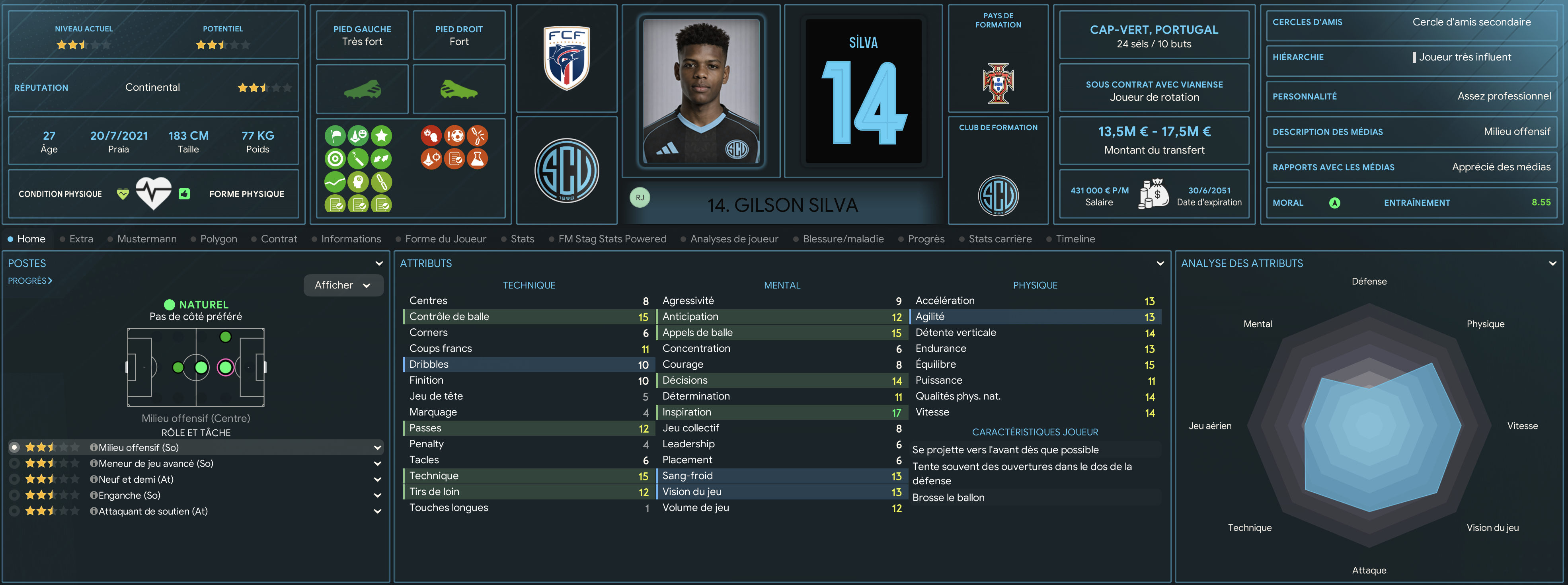The height and width of the screenshot is (585, 1568).
Task: Switch to the Extra tab
Action: coord(81,239)
